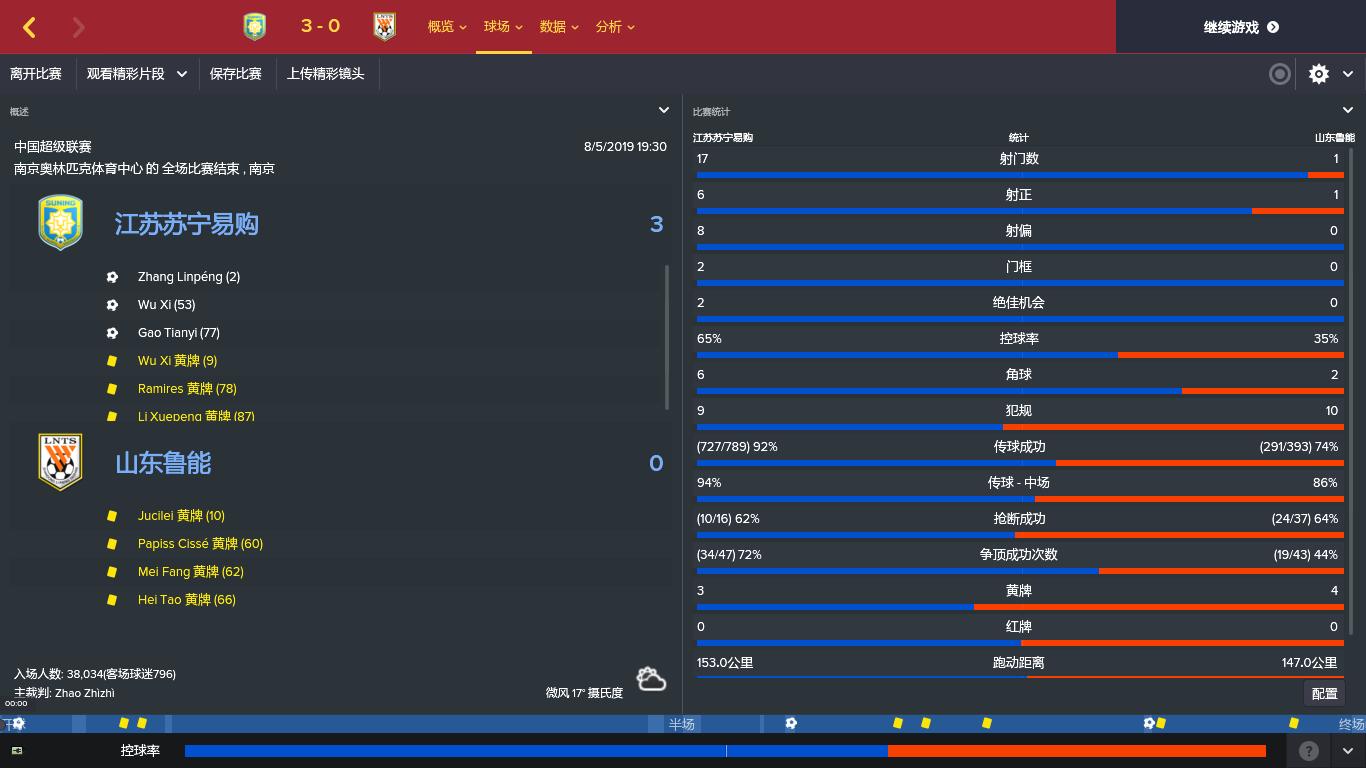Jump to the 半场 halftime marker
Image resolution: width=1366 pixels, height=768 pixels.
point(681,724)
